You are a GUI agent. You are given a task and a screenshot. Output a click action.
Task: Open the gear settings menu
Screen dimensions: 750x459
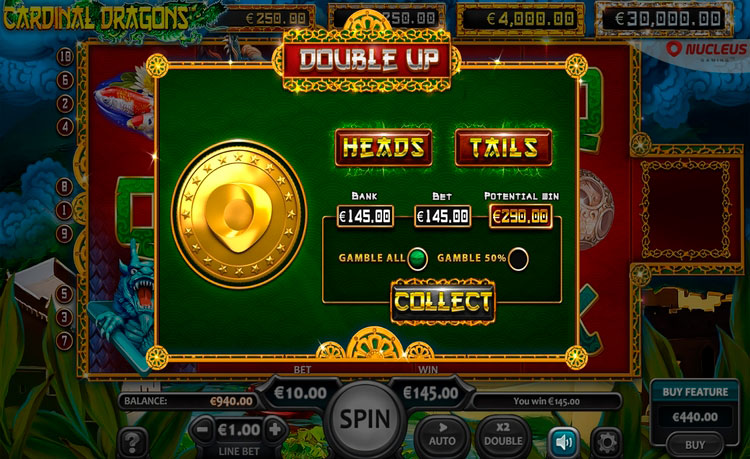(605, 441)
